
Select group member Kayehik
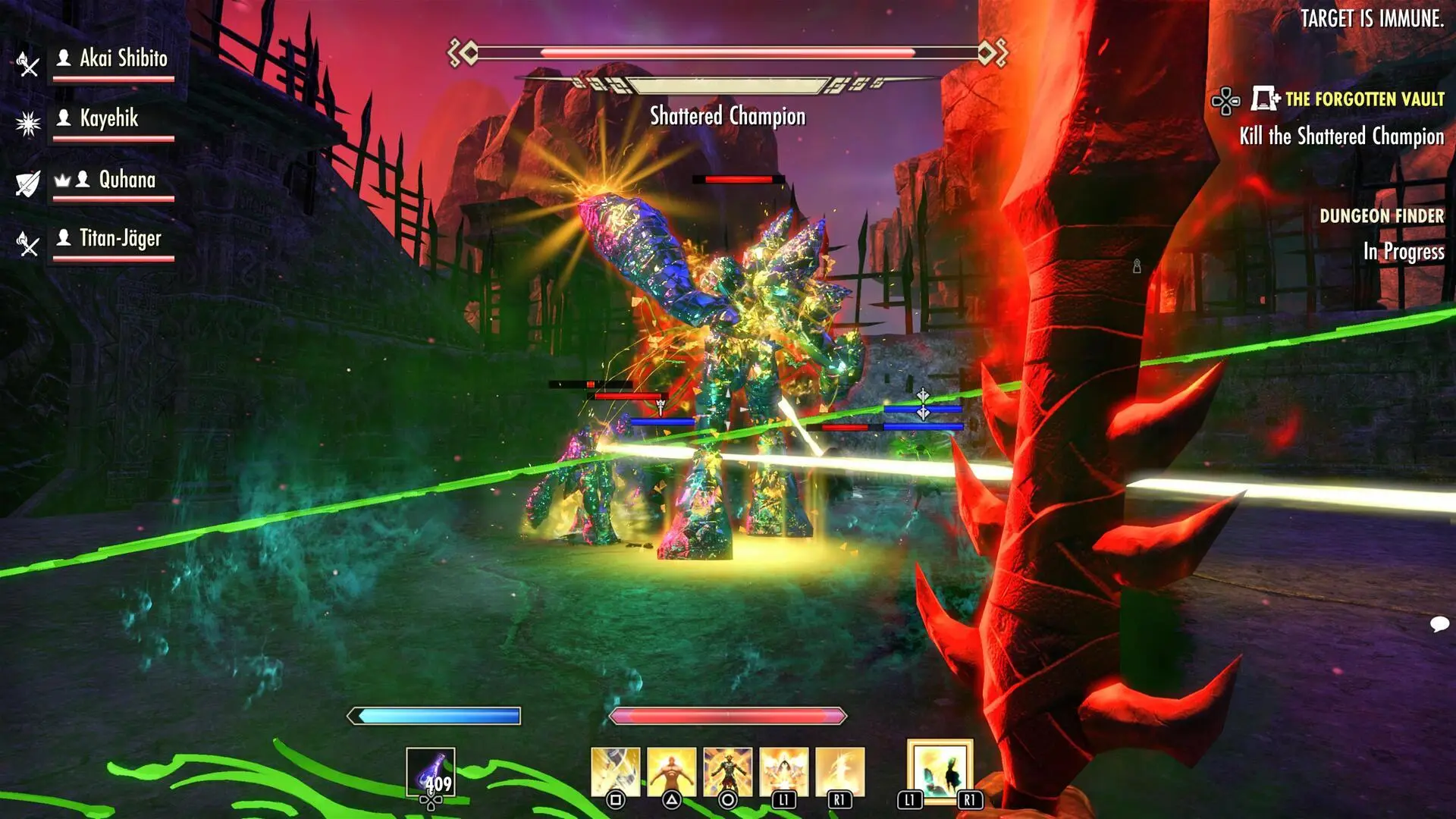point(109,118)
